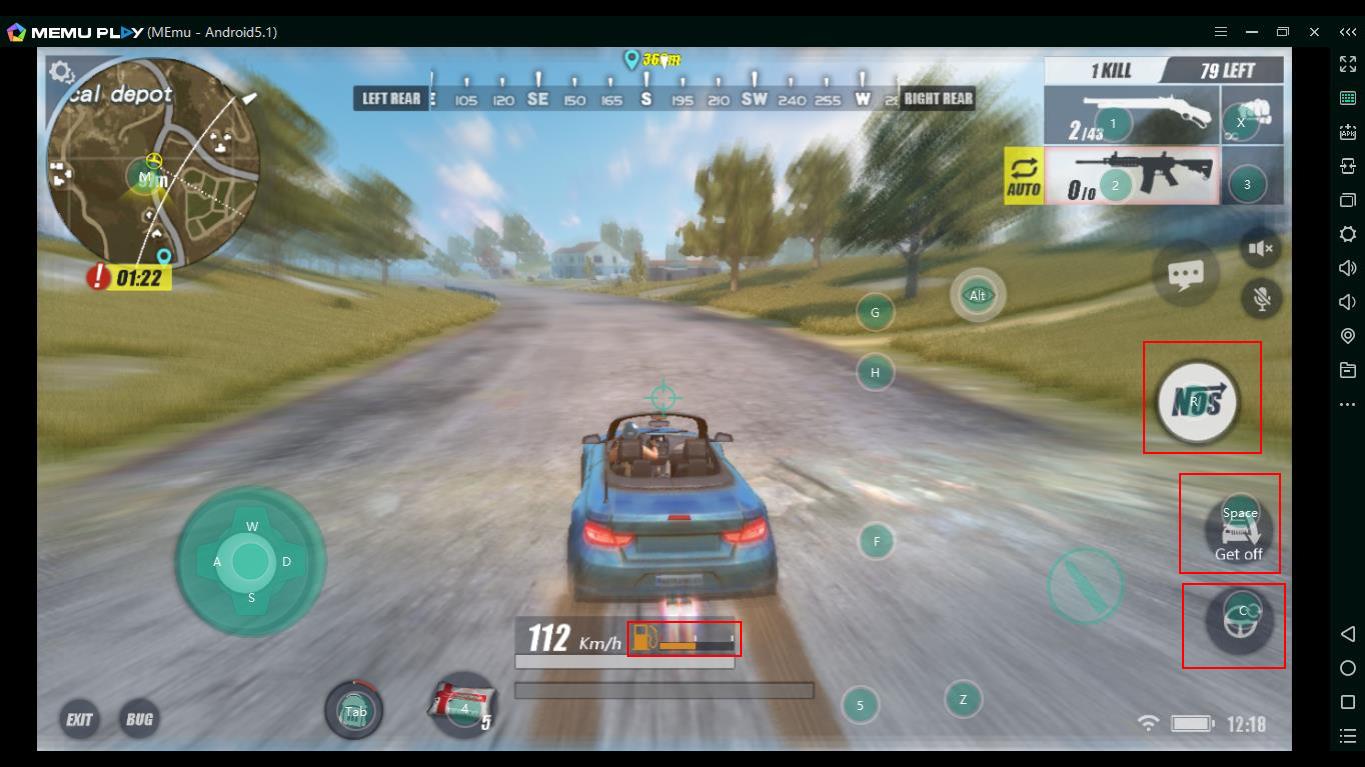Report an issue with the BUG button
Viewport: 1365px width, 767px height.
140,719
